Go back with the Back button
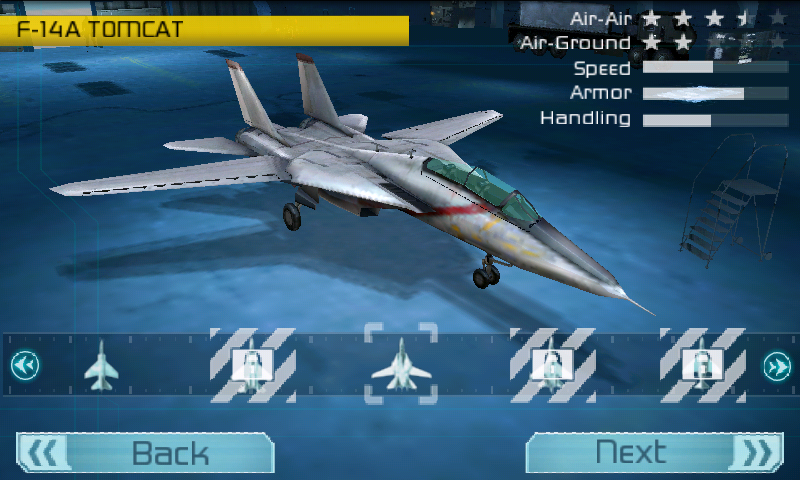Viewport: 800px width, 480px height. click(x=145, y=453)
